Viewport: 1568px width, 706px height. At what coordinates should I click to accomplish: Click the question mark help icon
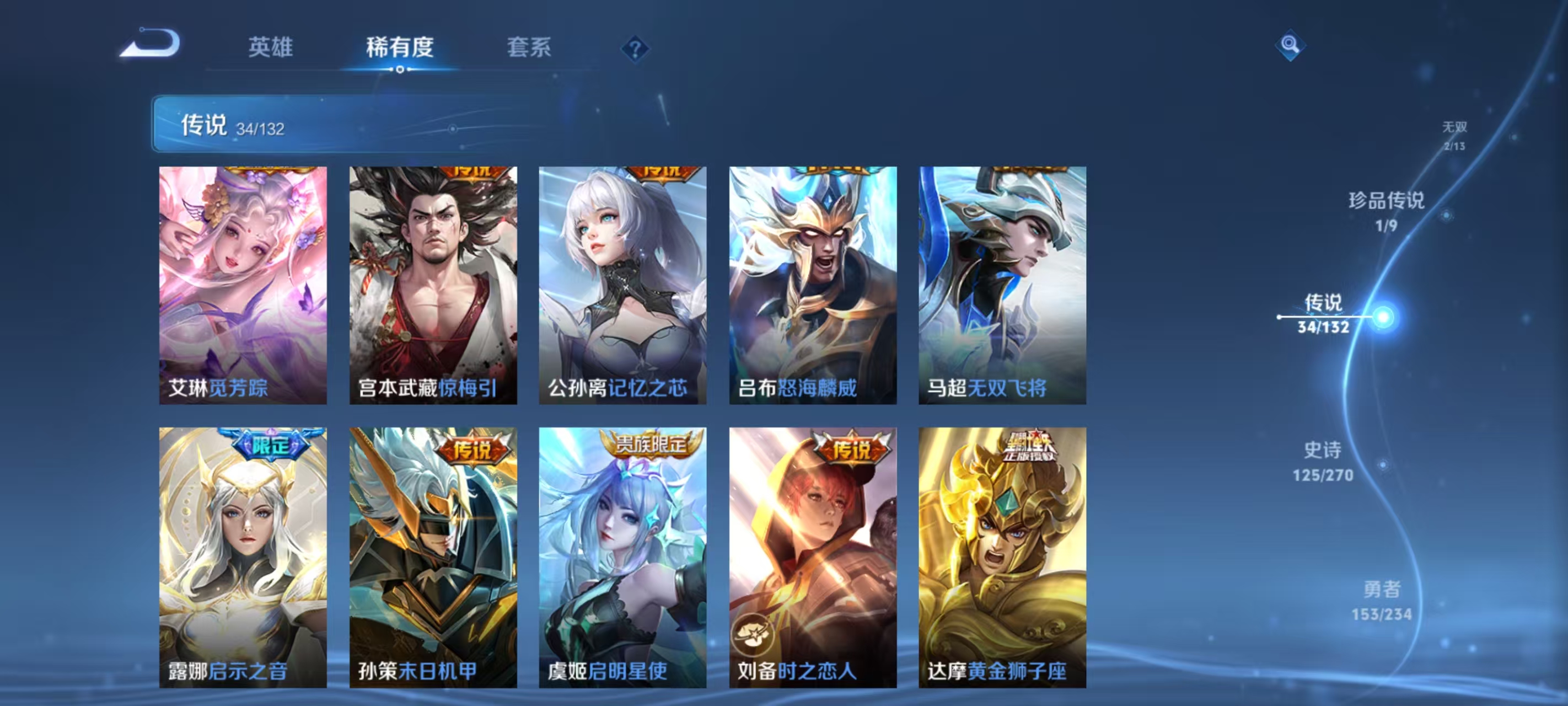[636, 49]
